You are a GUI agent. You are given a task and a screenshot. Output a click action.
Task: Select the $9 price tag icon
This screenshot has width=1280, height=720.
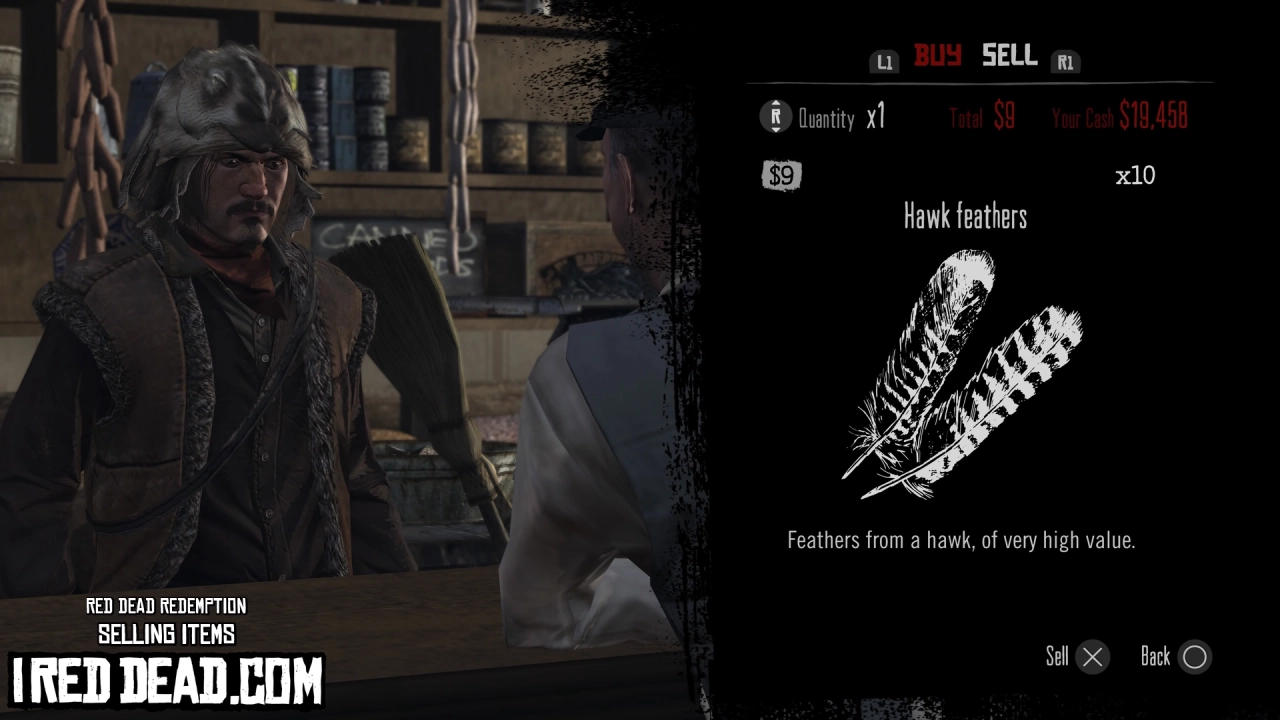coord(779,176)
